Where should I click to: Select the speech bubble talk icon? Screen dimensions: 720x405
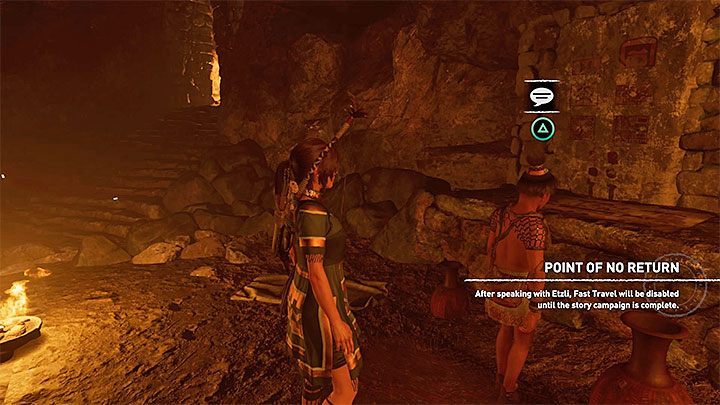[x=541, y=98]
